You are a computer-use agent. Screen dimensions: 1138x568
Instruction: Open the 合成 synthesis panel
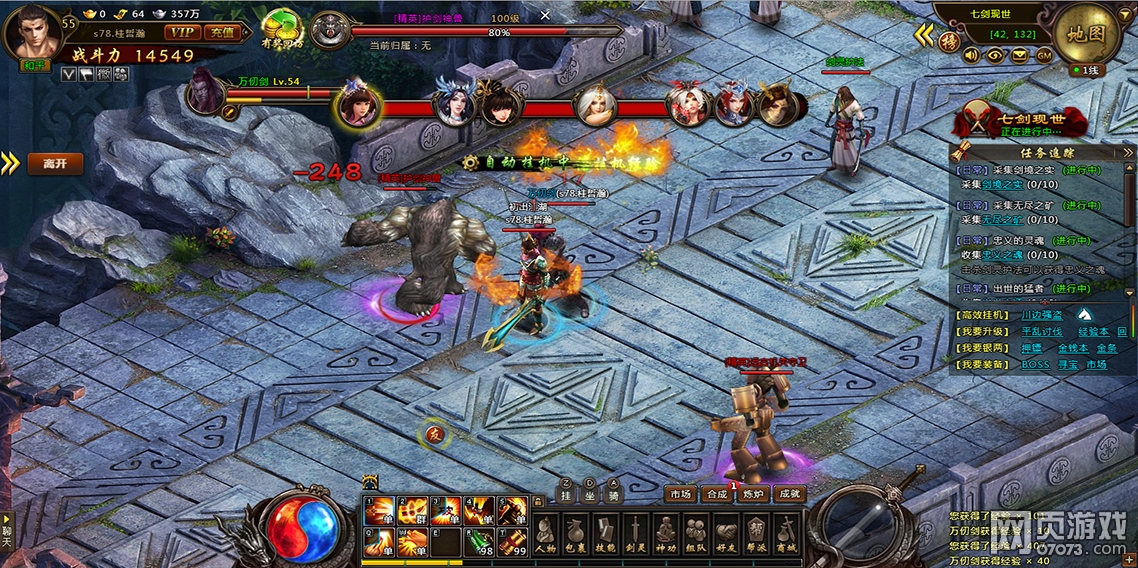716,494
